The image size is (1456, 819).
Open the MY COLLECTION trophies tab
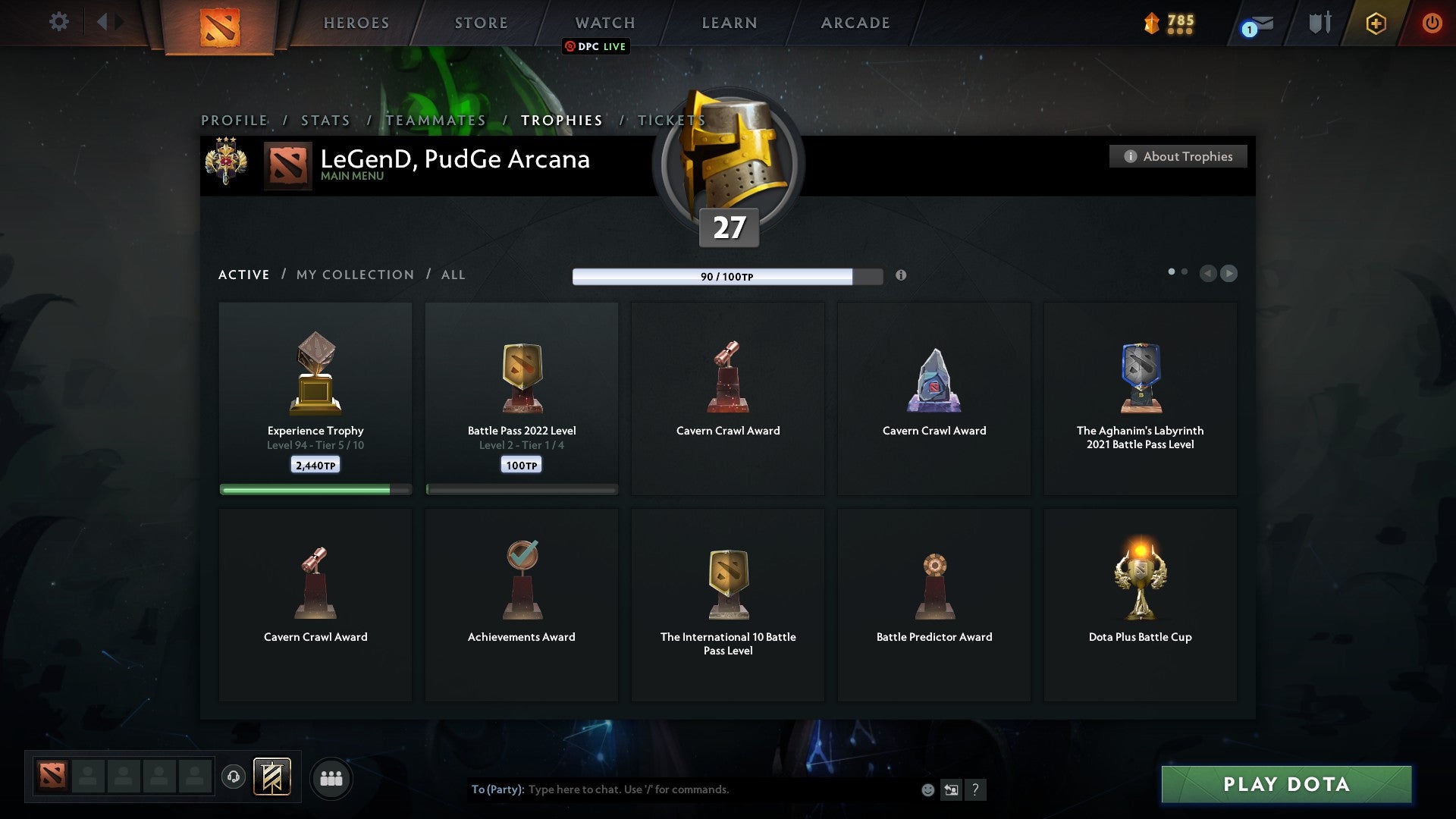(x=354, y=275)
